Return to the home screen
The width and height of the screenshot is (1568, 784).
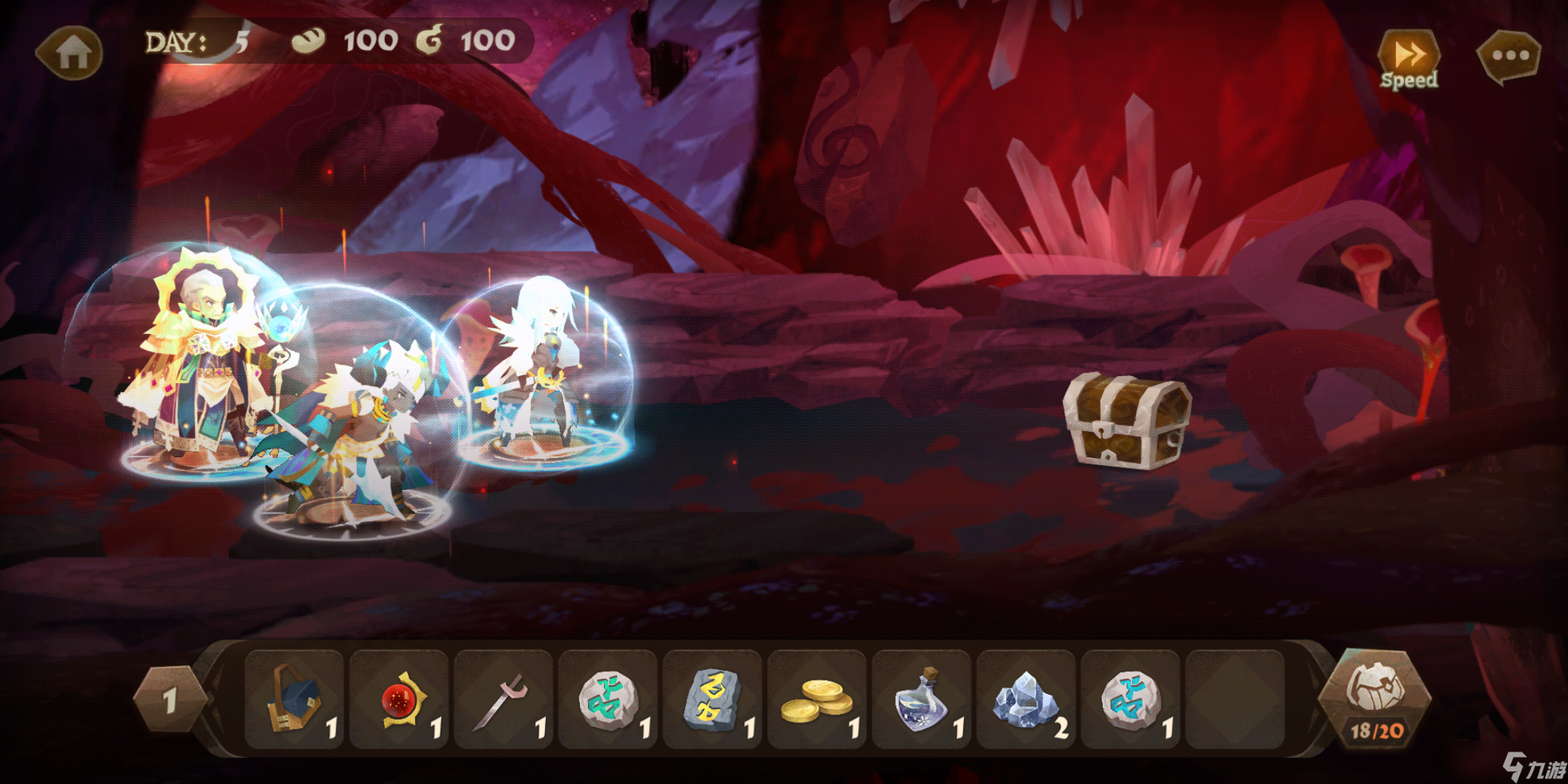[x=71, y=52]
